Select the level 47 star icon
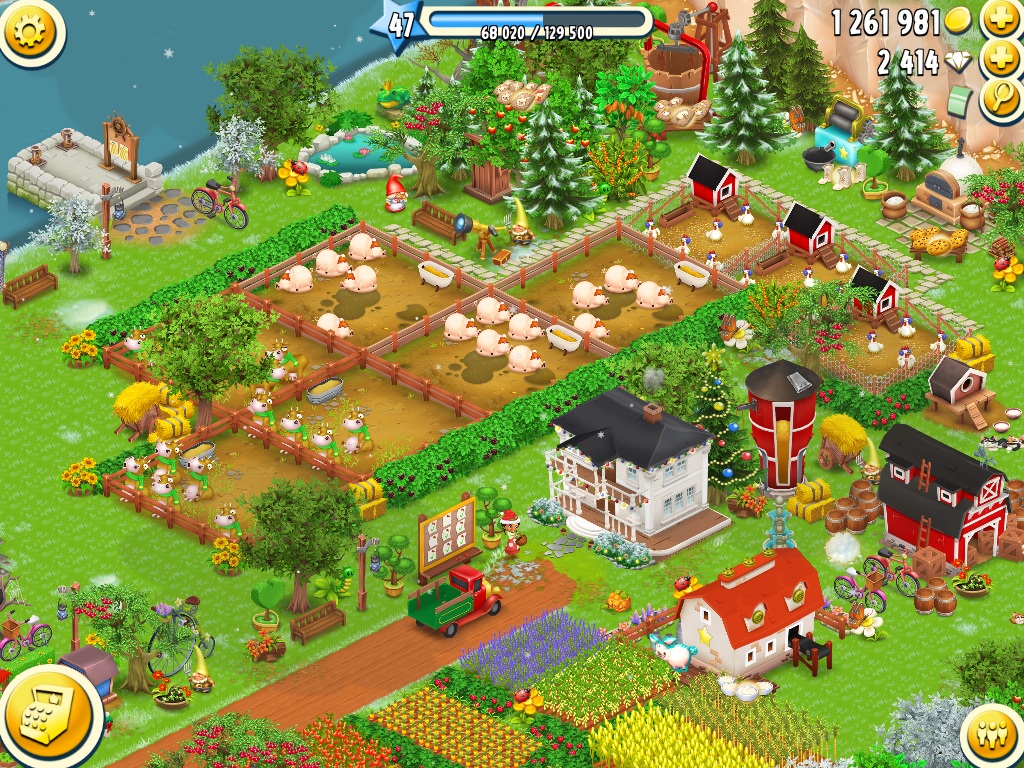 (x=400, y=25)
